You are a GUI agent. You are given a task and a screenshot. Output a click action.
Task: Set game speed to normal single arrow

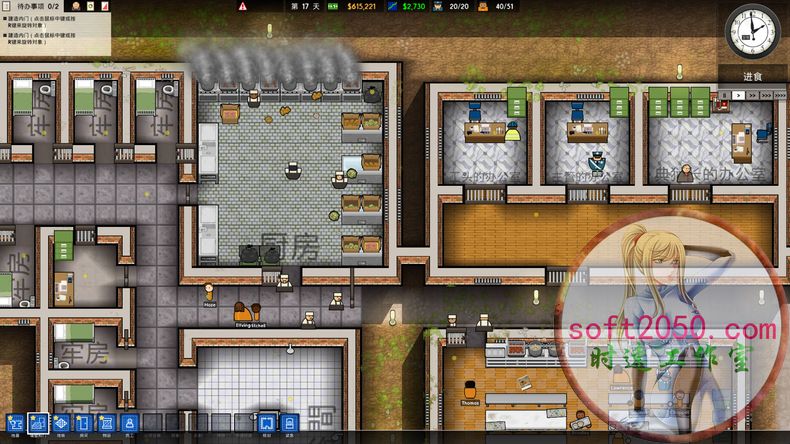[739, 95]
